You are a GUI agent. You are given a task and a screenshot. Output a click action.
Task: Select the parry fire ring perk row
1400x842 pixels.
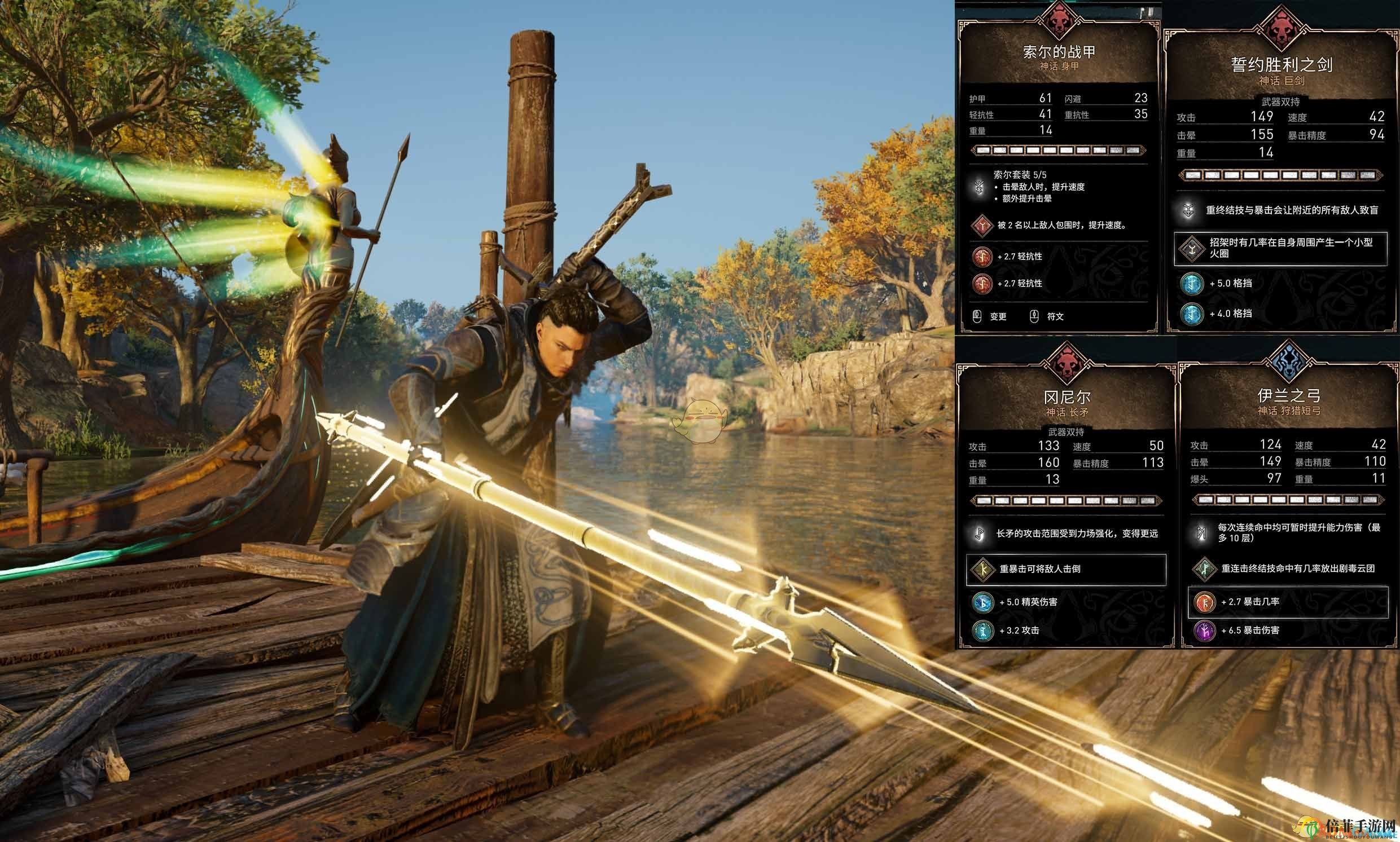1280,248
